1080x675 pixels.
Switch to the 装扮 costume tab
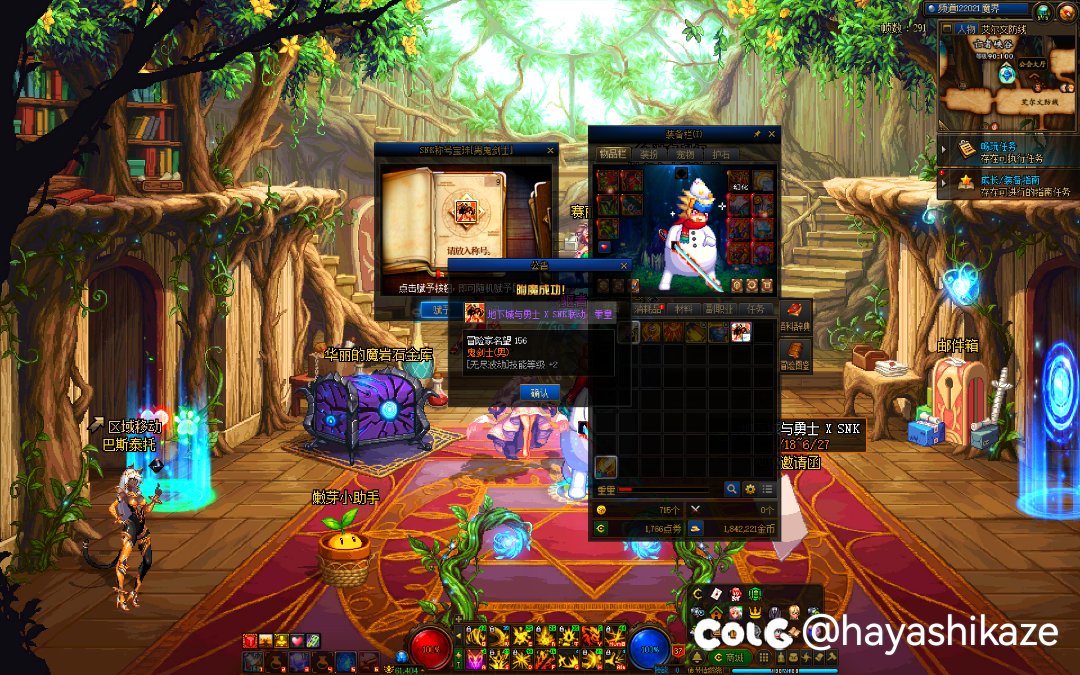pos(648,154)
